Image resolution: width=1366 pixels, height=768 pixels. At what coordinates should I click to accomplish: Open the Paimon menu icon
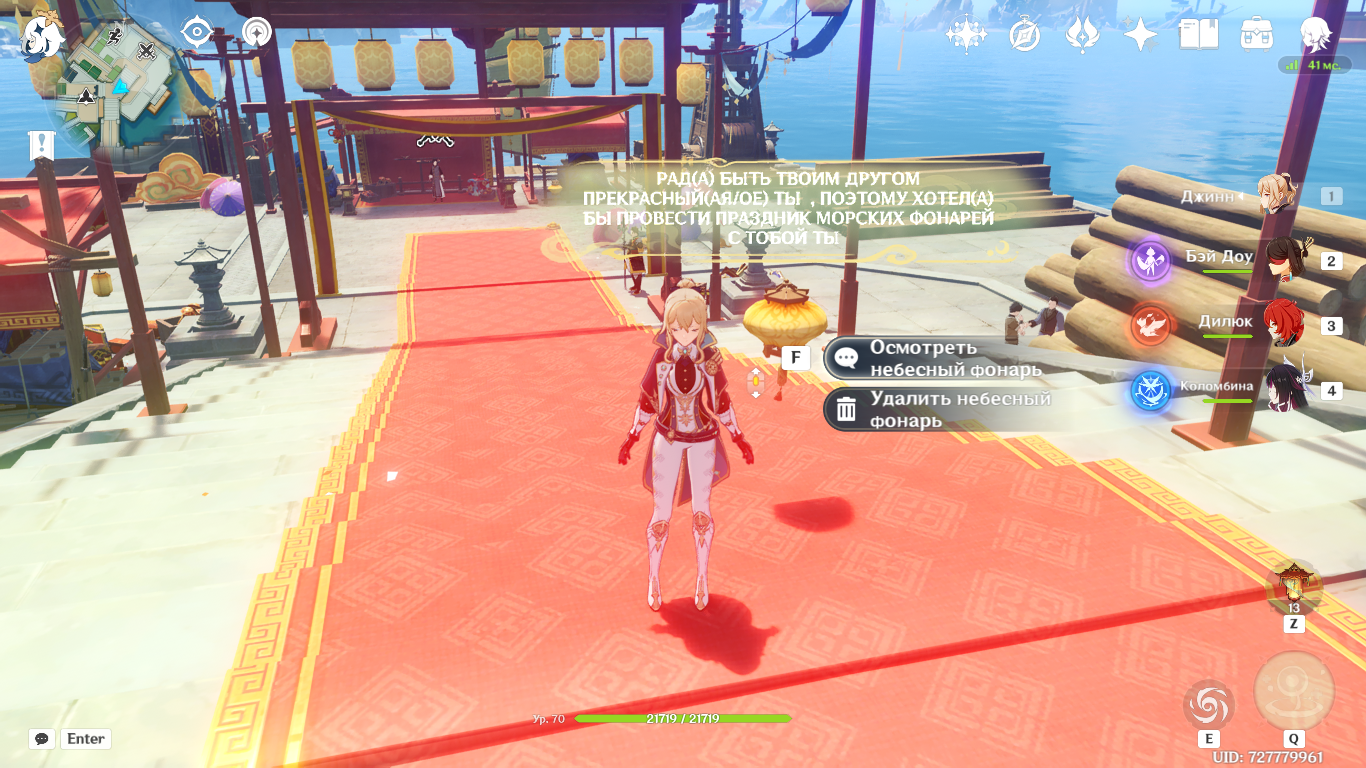(42, 37)
